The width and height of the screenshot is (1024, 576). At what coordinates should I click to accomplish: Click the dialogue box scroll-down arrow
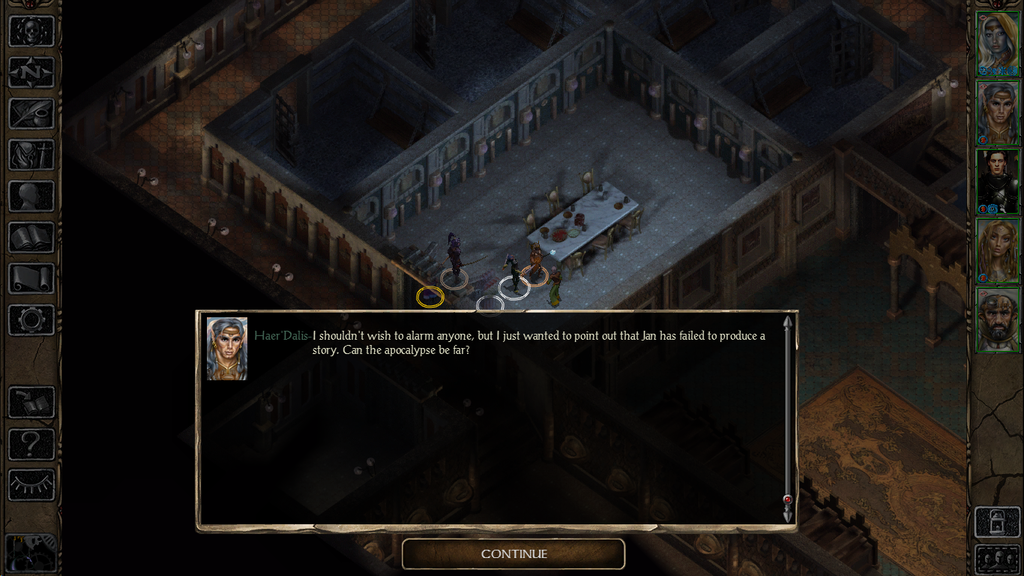point(788,513)
